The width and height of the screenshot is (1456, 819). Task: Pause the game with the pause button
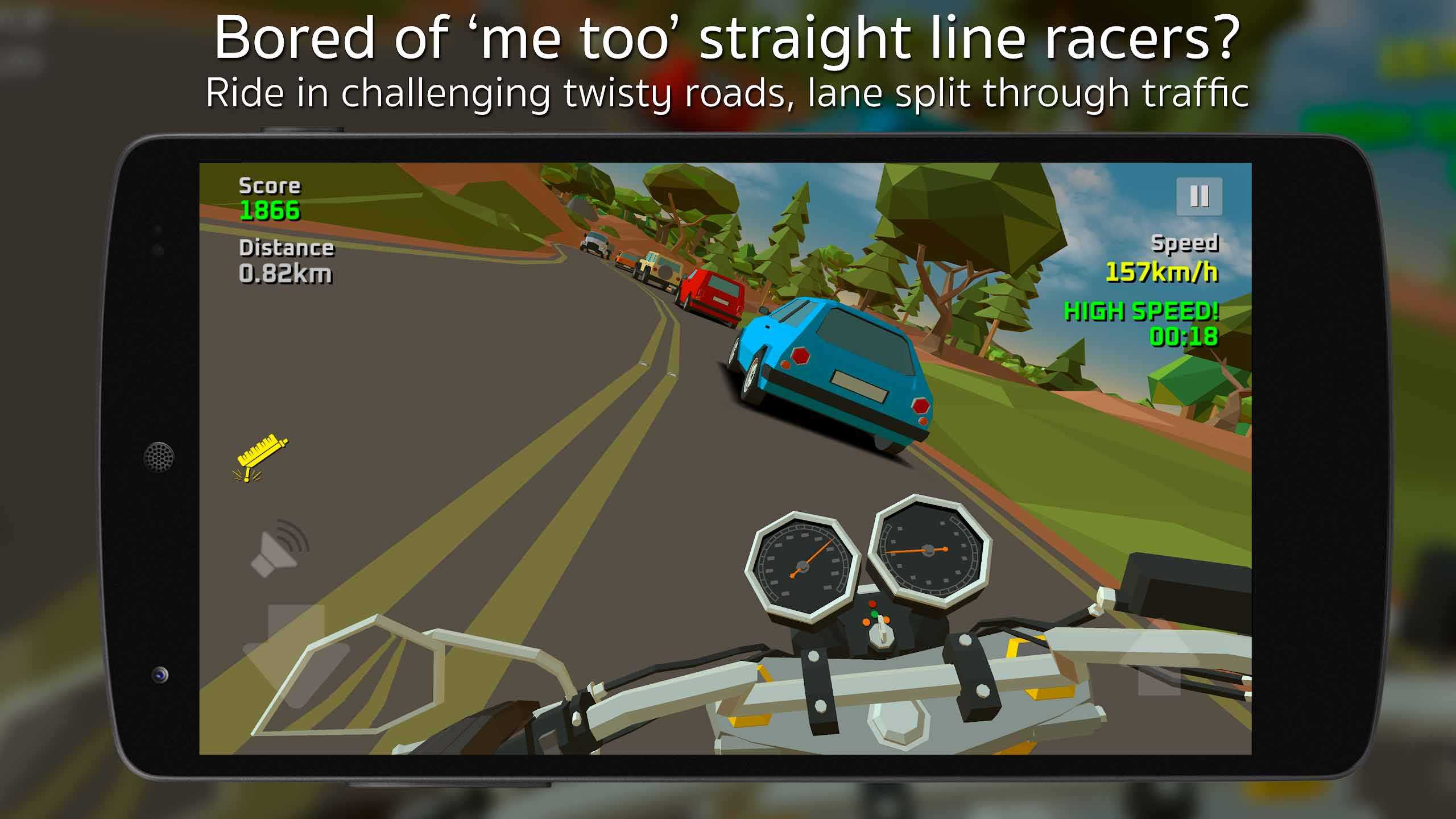coord(1199,196)
